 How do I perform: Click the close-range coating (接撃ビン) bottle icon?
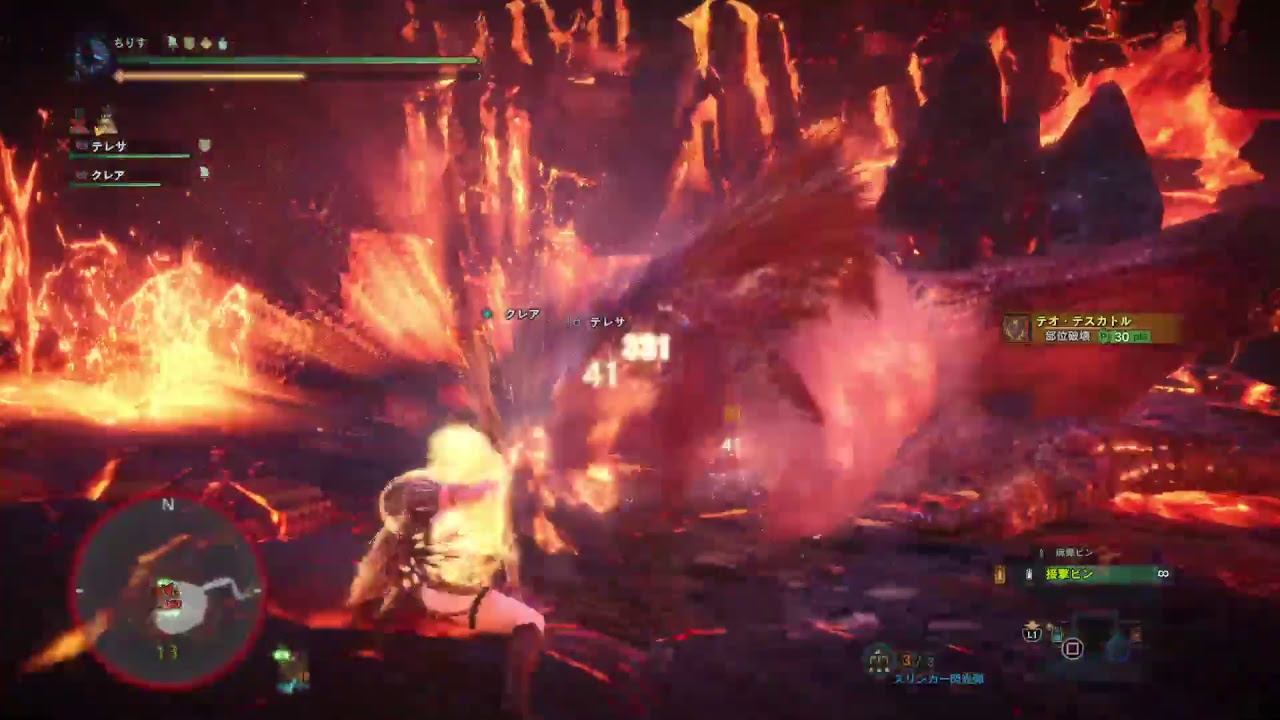(1029, 574)
